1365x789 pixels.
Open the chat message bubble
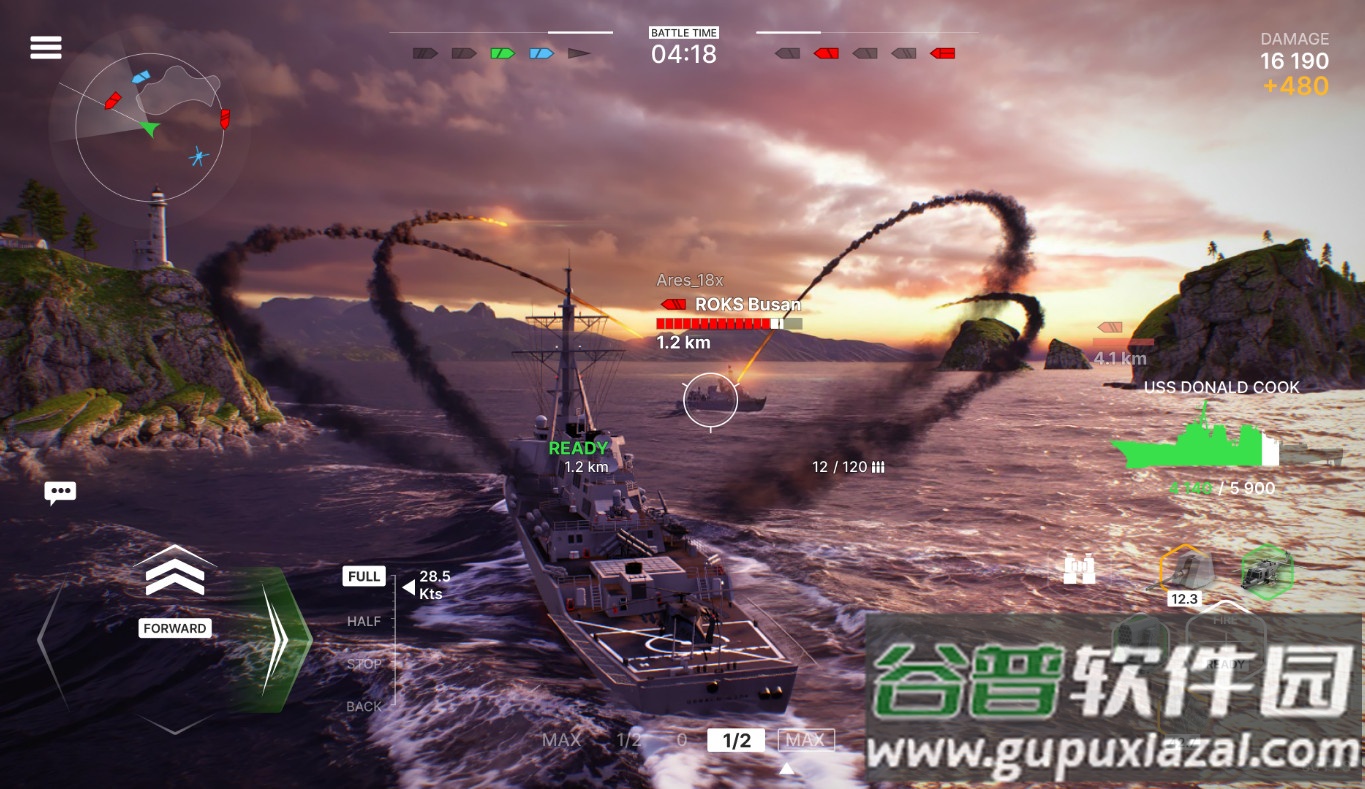click(60, 491)
